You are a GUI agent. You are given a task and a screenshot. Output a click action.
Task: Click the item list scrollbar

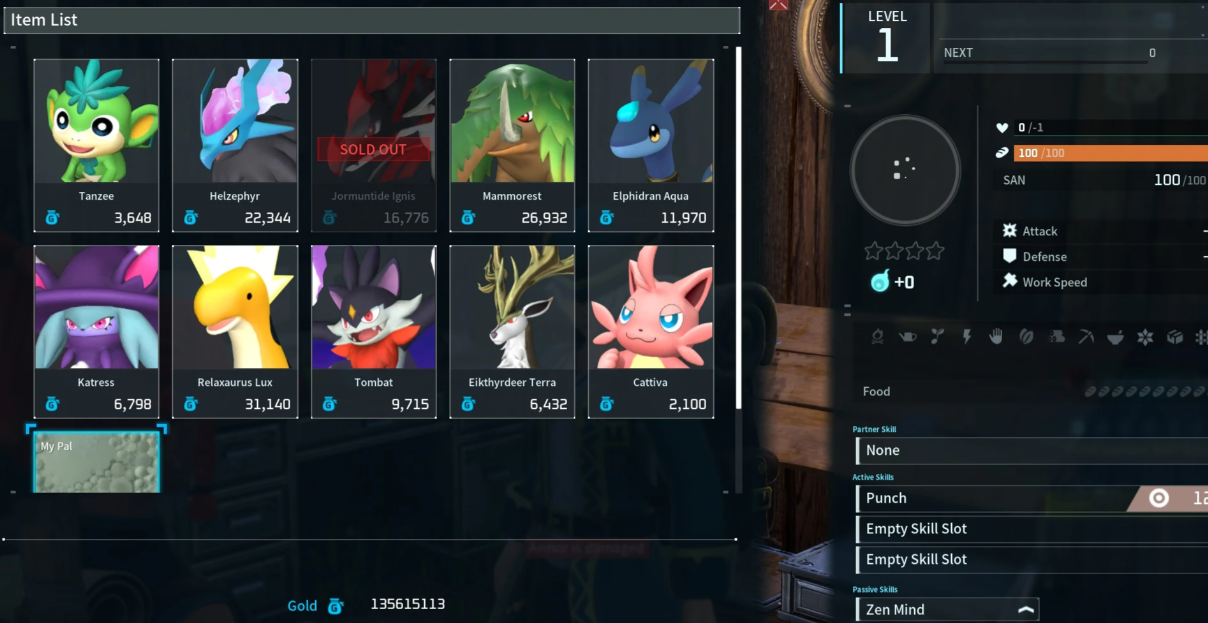click(x=739, y=228)
